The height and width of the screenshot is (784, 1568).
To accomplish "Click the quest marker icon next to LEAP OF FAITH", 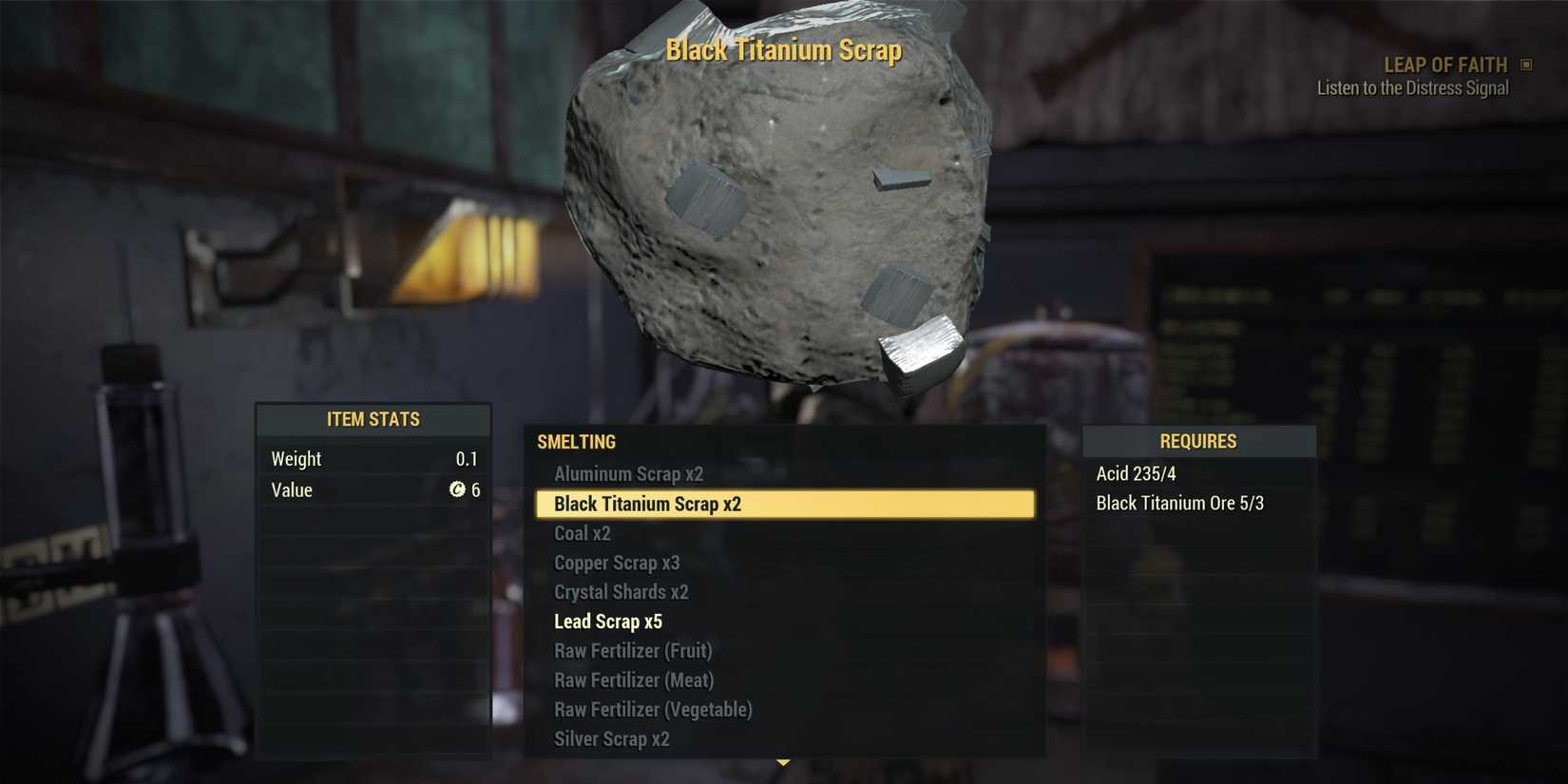I will [1527, 64].
